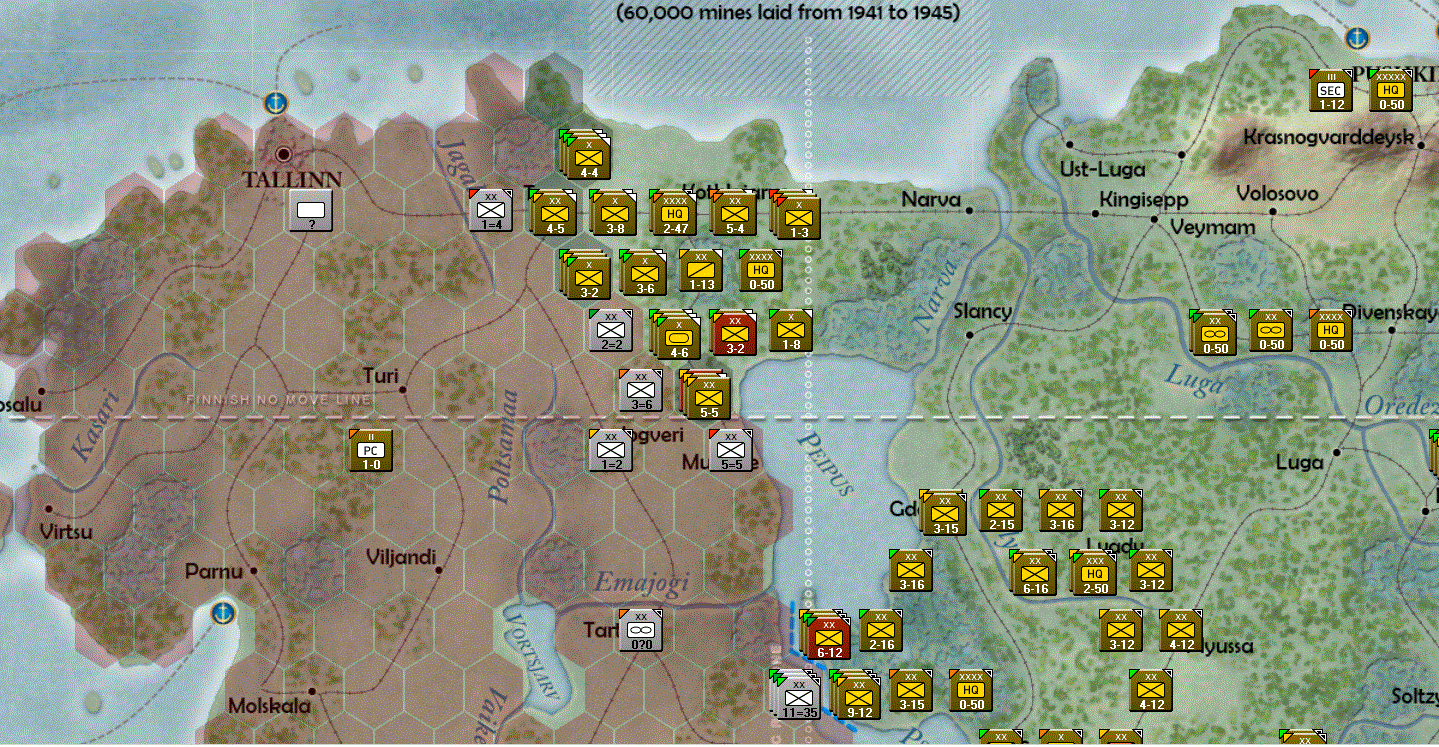Select the 4-12 division near Plyussa

click(x=1178, y=630)
